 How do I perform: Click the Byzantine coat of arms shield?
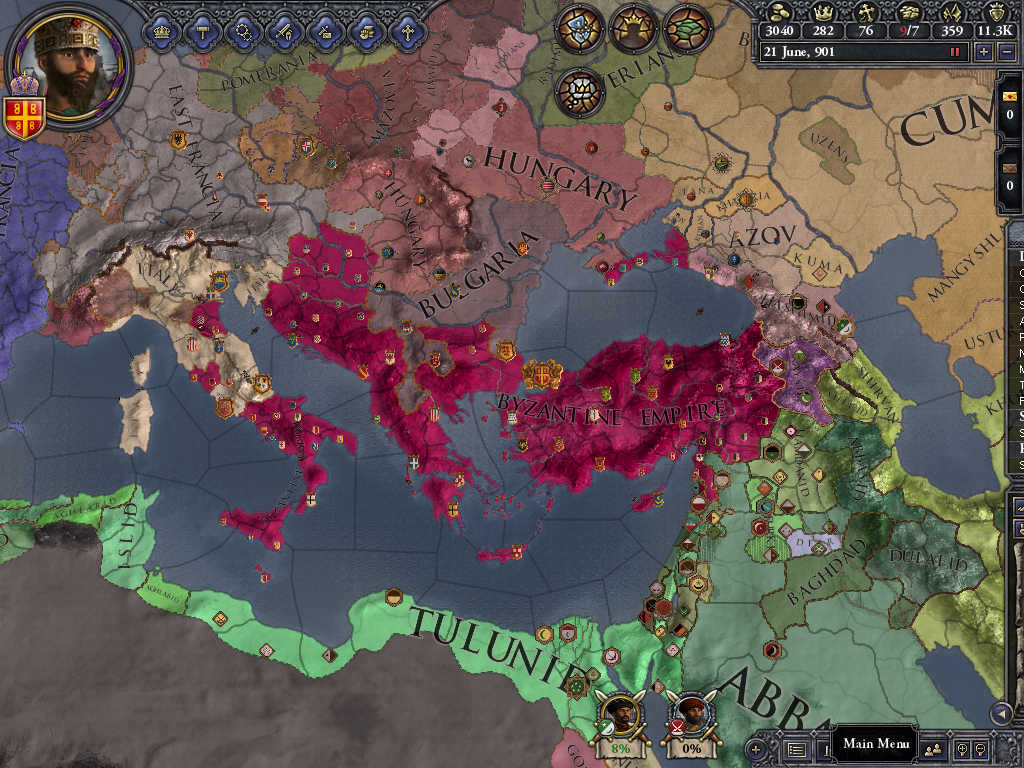pyautogui.click(x=24, y=117)
